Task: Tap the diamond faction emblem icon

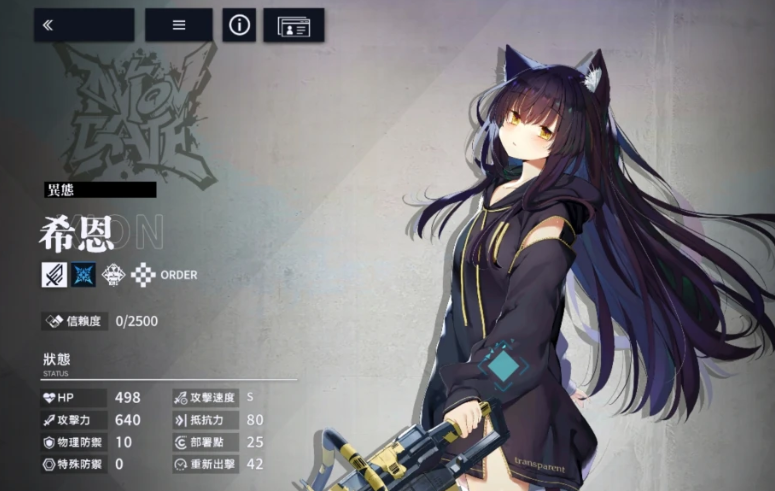Action: [x=114, y=274]
